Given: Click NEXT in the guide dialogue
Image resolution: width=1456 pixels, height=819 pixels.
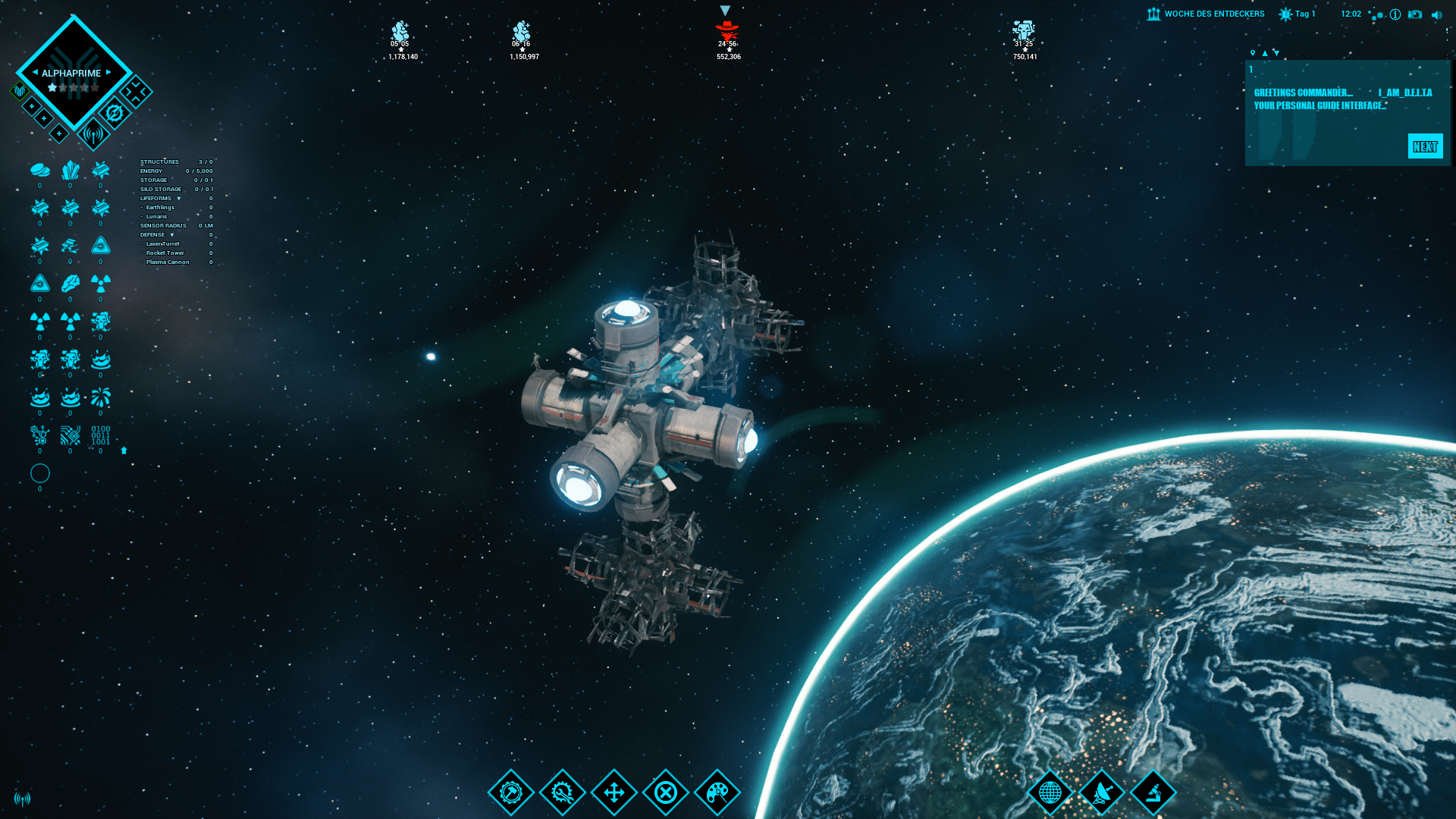Looking at the screenshot, I should click(x=1425, y=146).
